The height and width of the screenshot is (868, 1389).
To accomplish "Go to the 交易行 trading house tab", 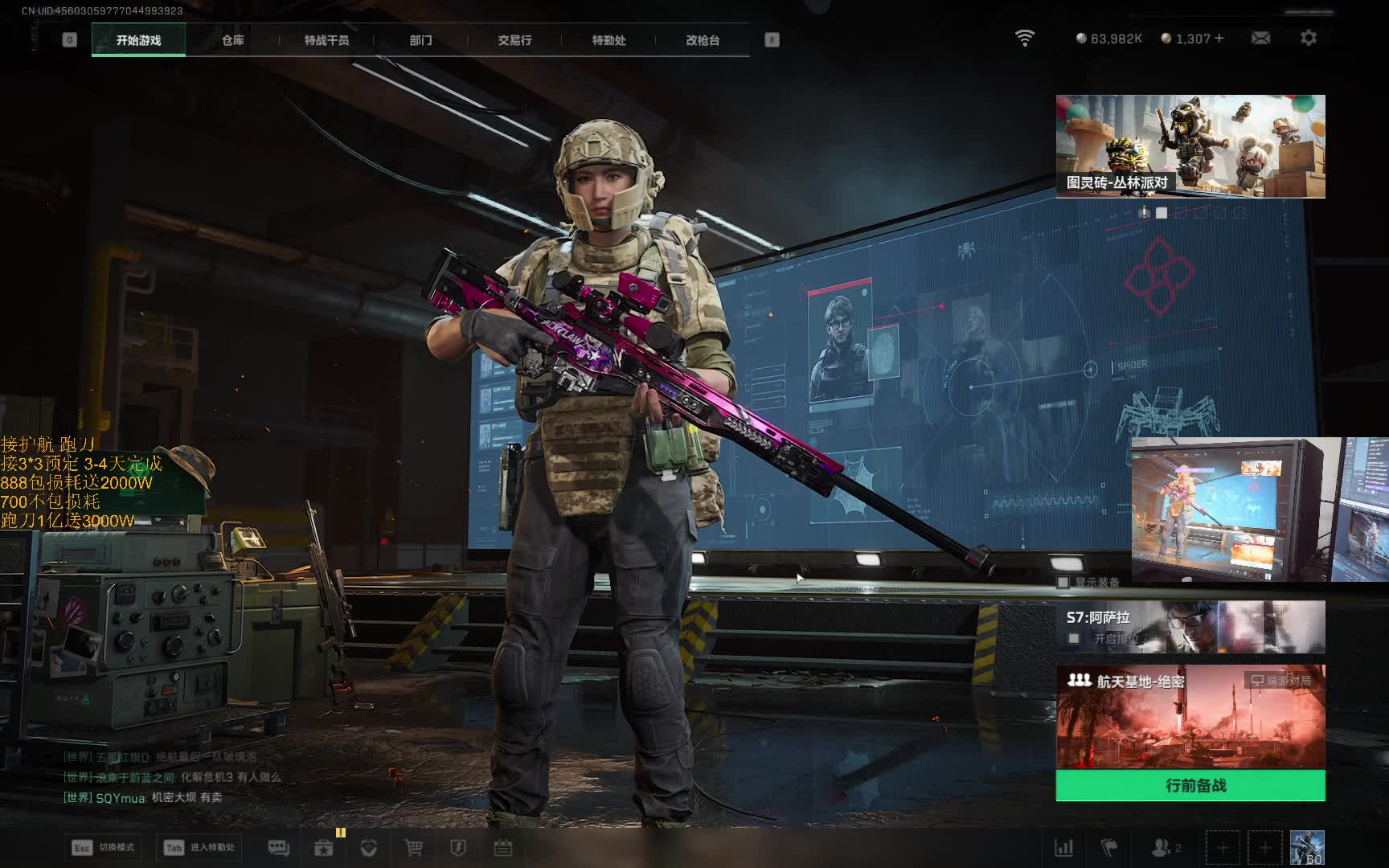I will (514, 40).
